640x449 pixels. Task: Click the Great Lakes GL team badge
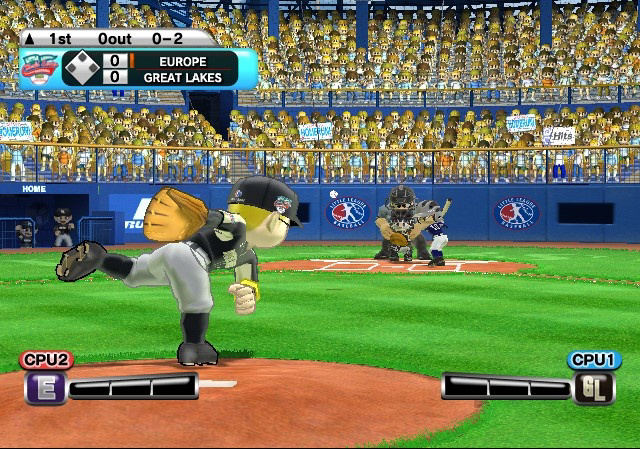pos(594,388)
